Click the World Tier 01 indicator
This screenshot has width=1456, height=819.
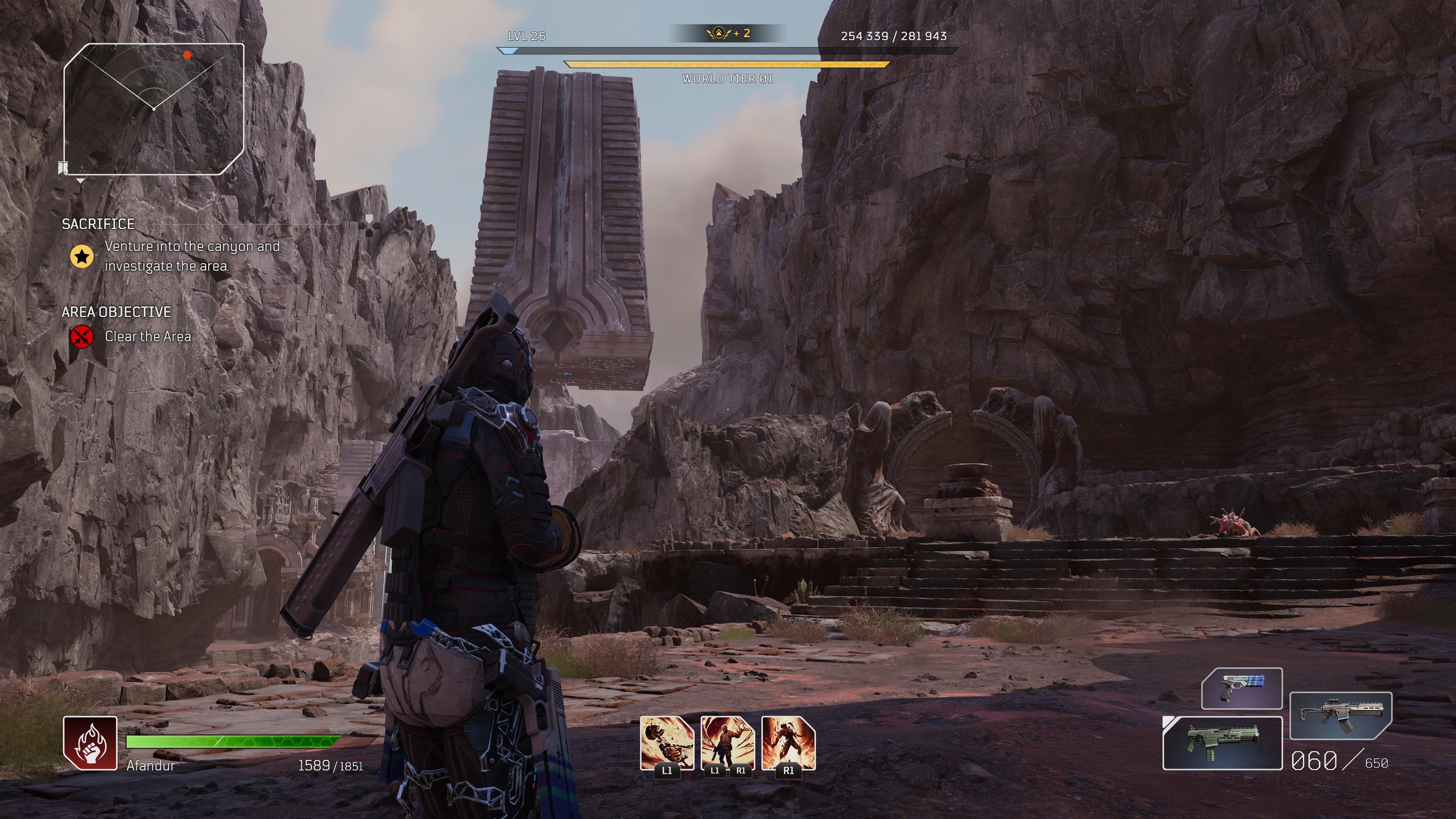[728, 78]
